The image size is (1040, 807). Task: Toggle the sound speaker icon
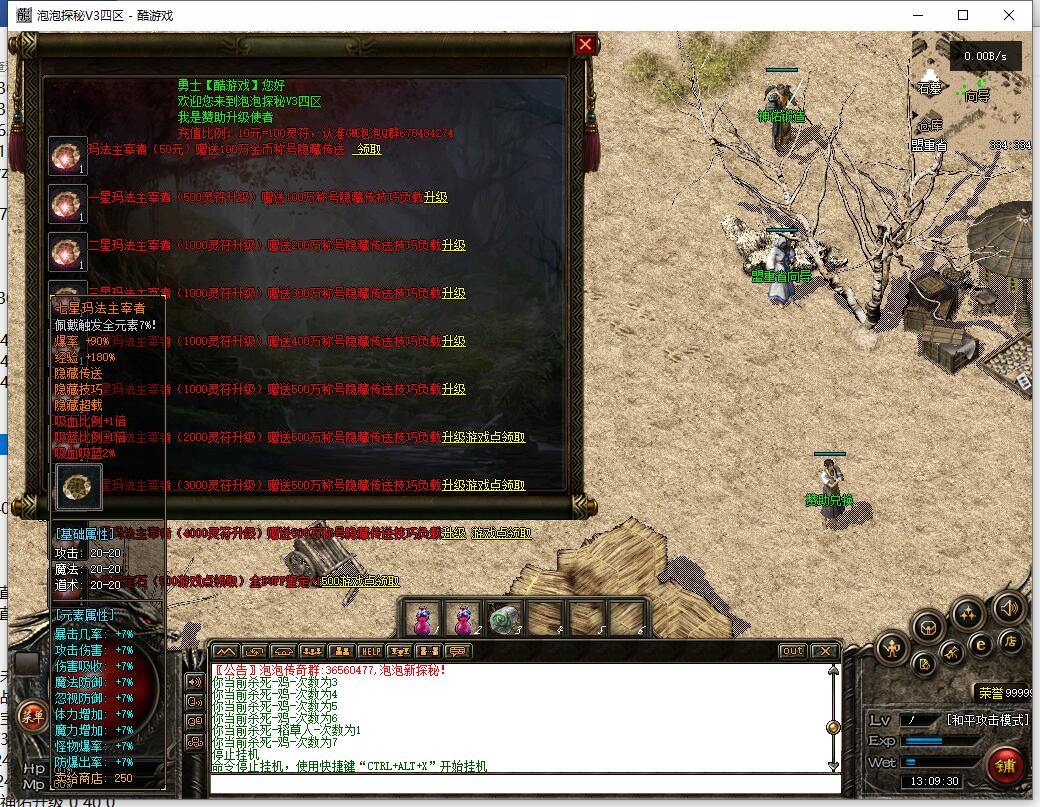tap(1008, 607)
